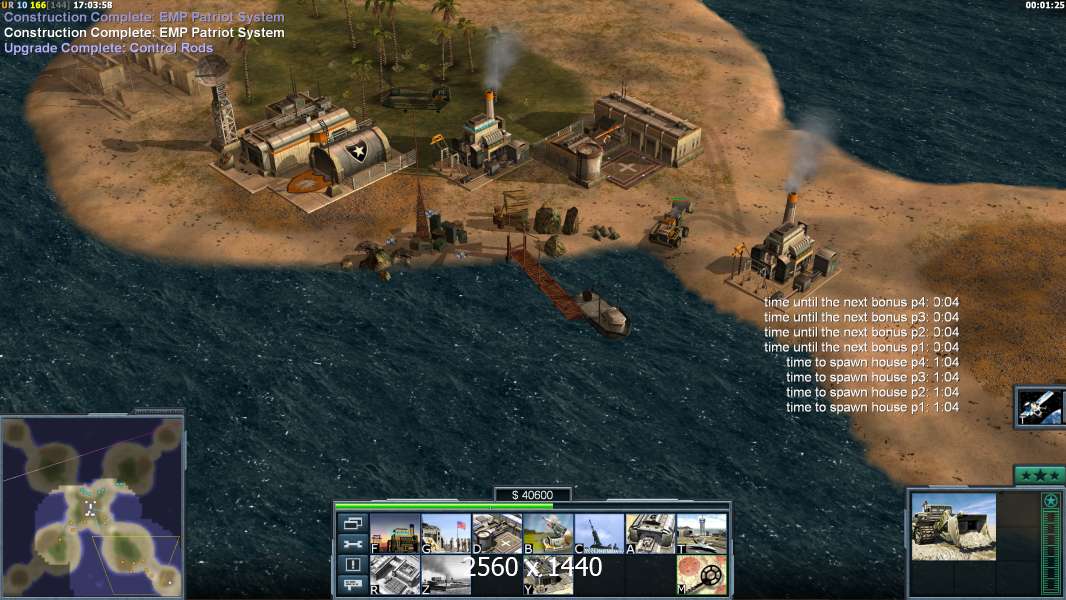Viewport: 1066px width, 600px height.
Task: Click the exclamation mark button
Action: pos(352,565)
